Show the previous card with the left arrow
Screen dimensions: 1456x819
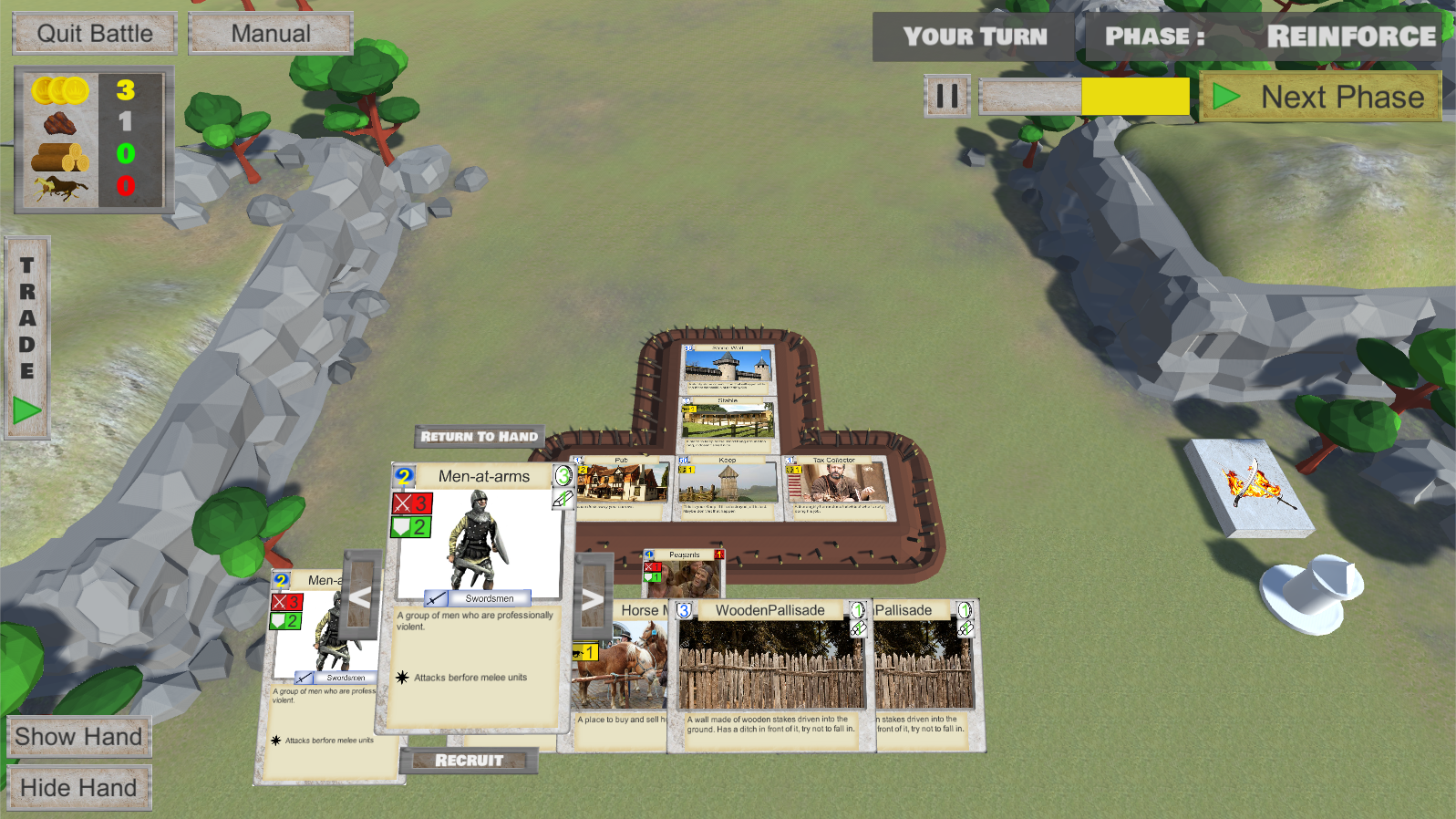coord(361,597)
